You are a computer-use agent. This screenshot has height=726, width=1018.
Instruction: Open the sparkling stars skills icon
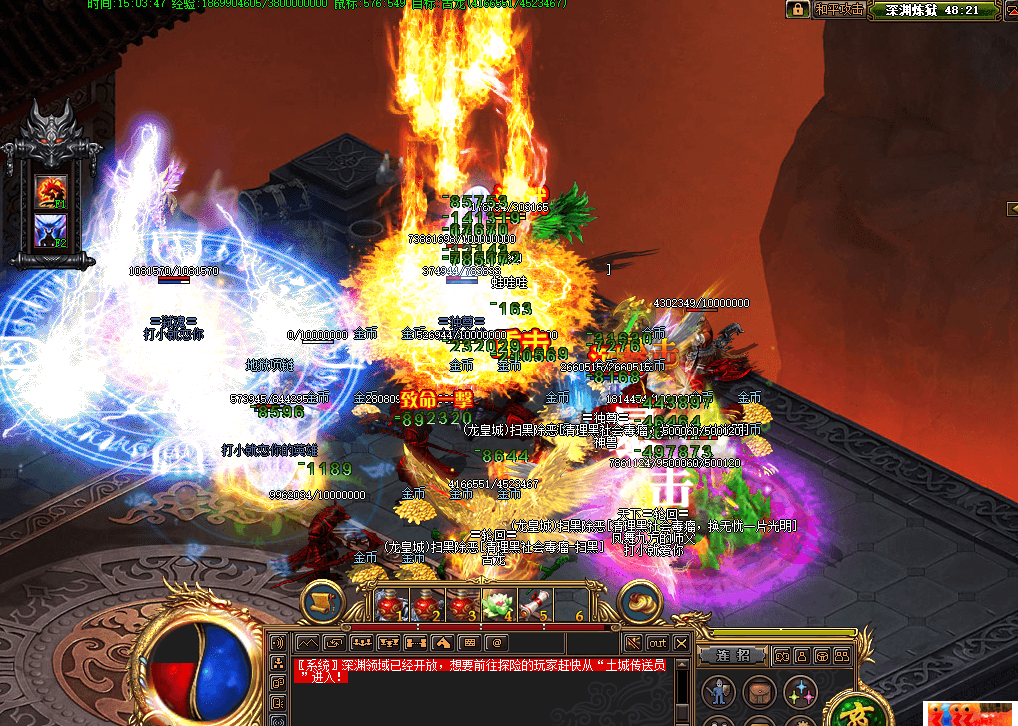798,692
